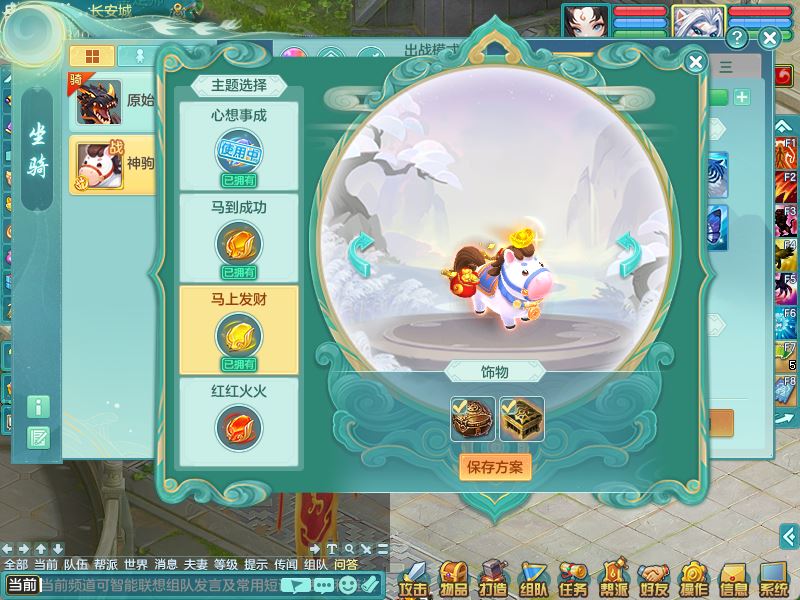The image size is (800, 600).
Task: Rotate the mount preview right
Action: (x=628, y=255)
